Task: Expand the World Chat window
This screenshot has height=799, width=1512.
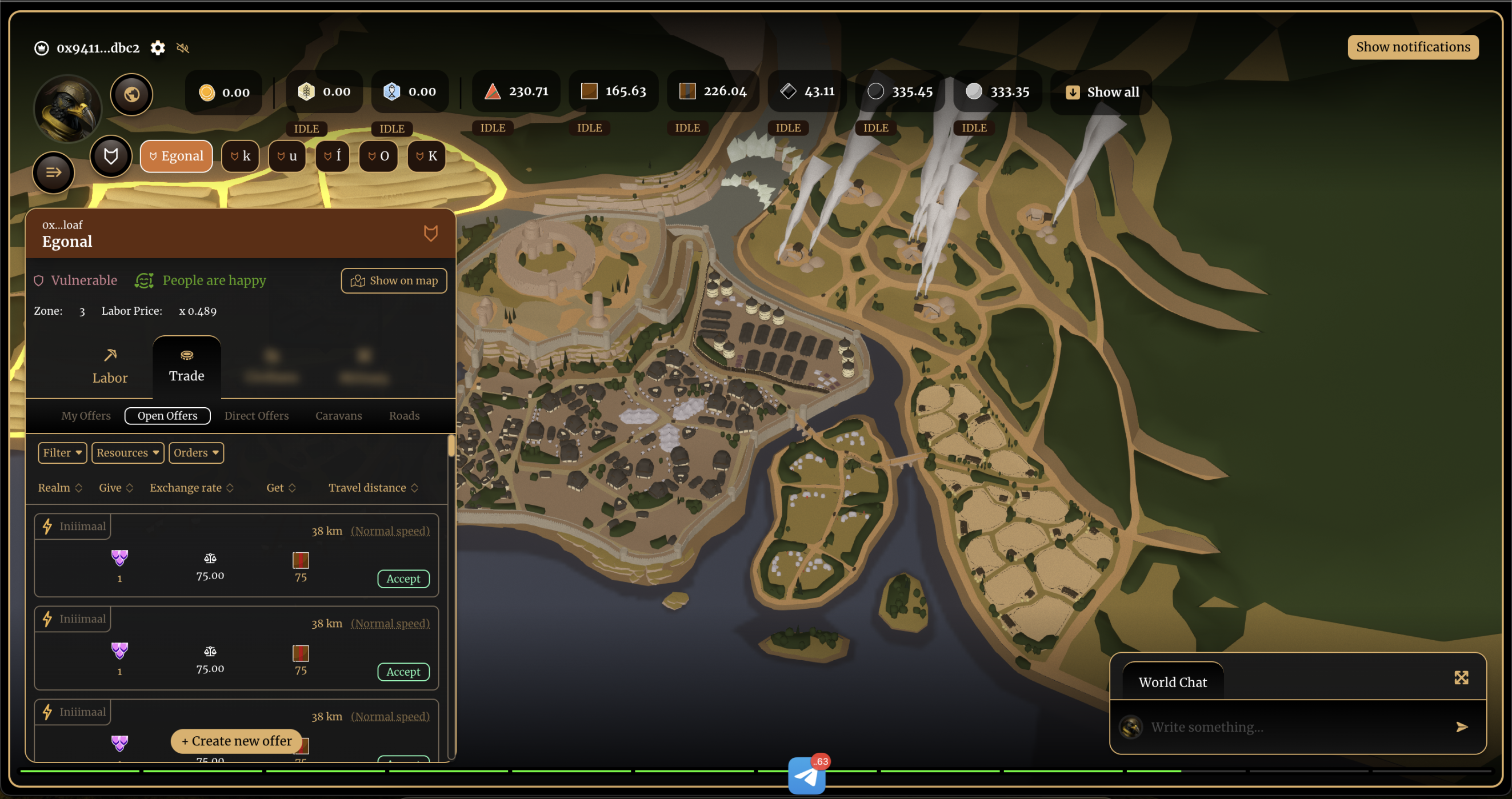Action: 1461,677
